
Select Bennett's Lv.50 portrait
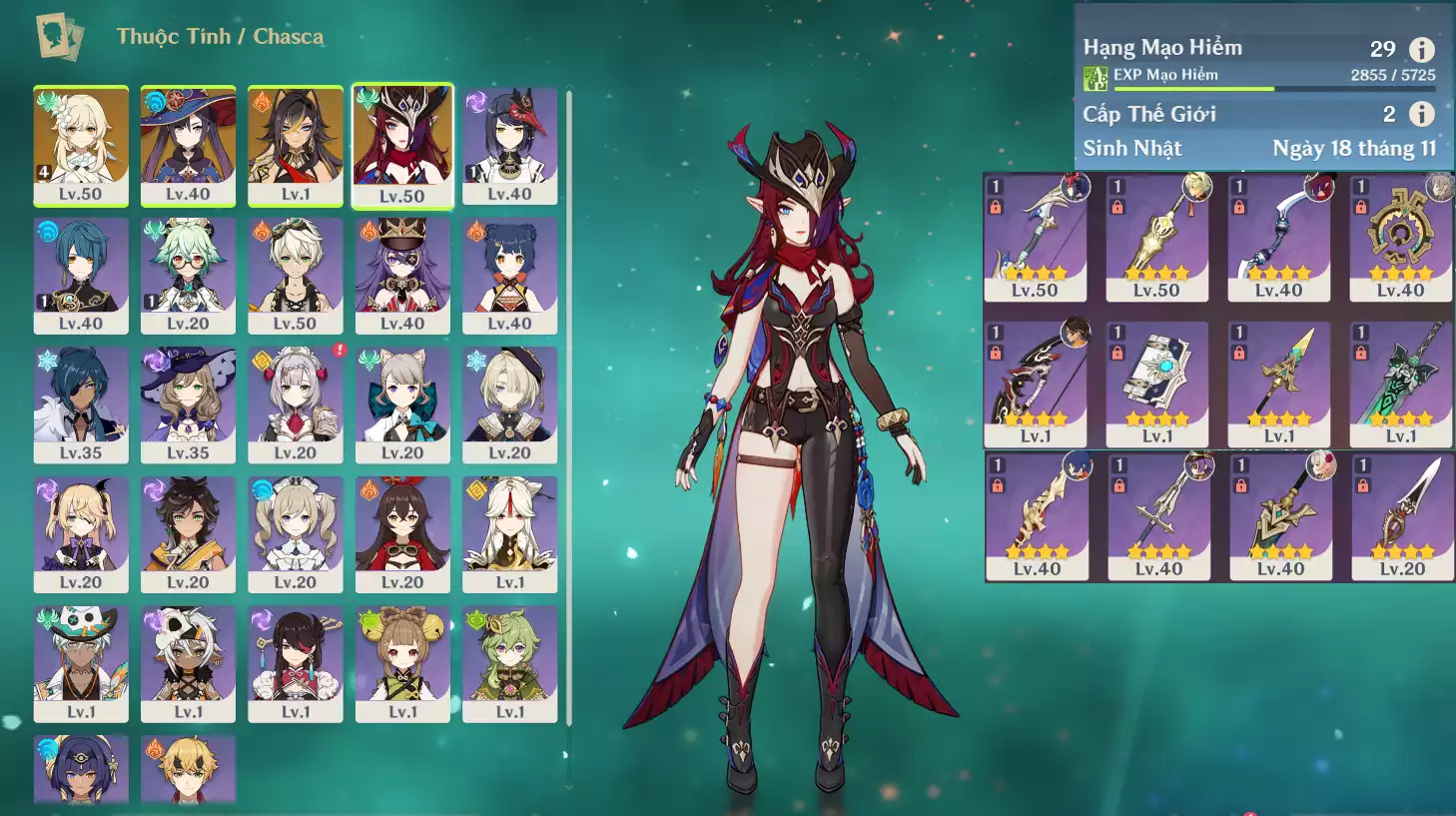coord(295,276)
